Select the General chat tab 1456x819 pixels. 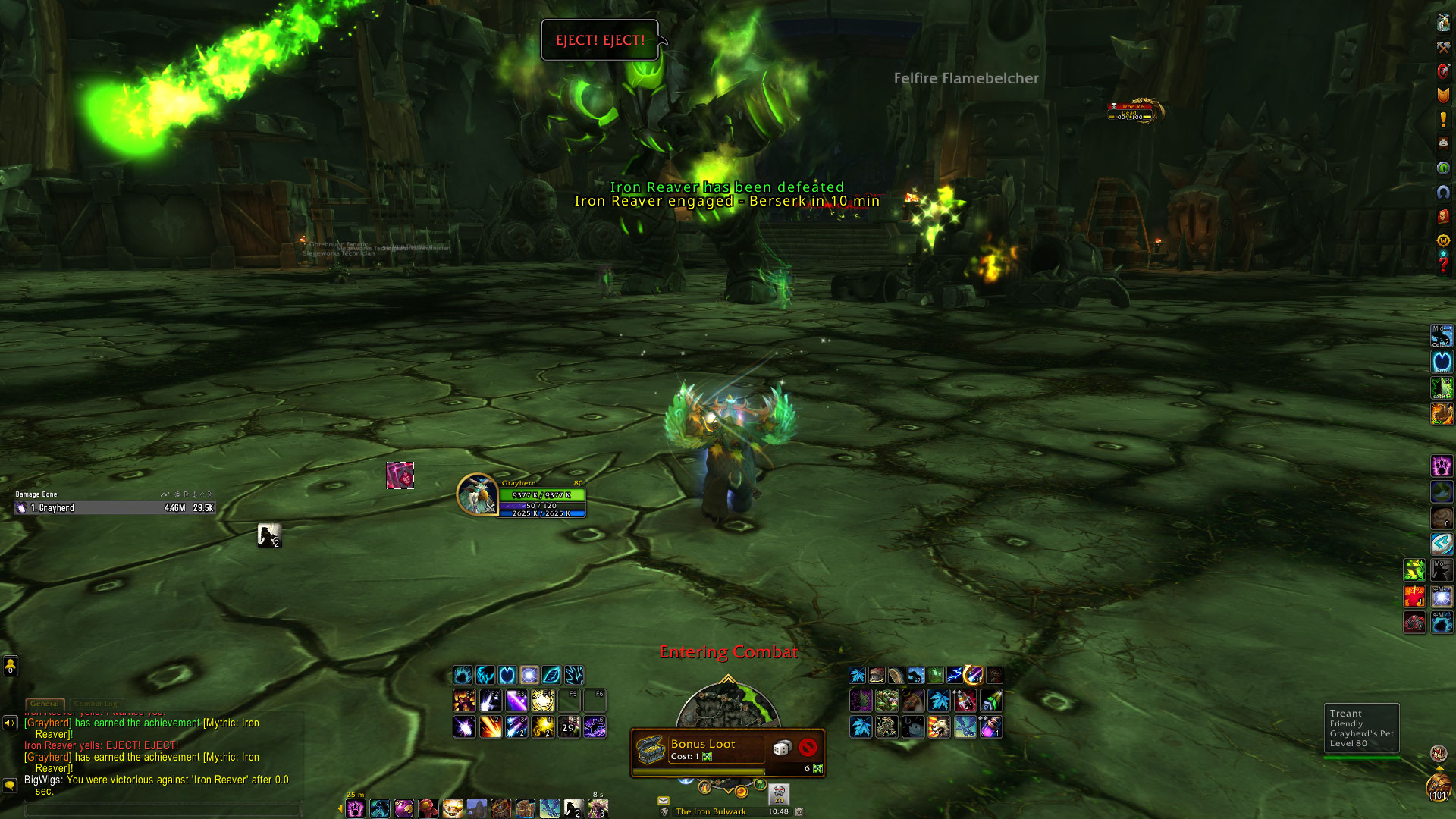45,704
